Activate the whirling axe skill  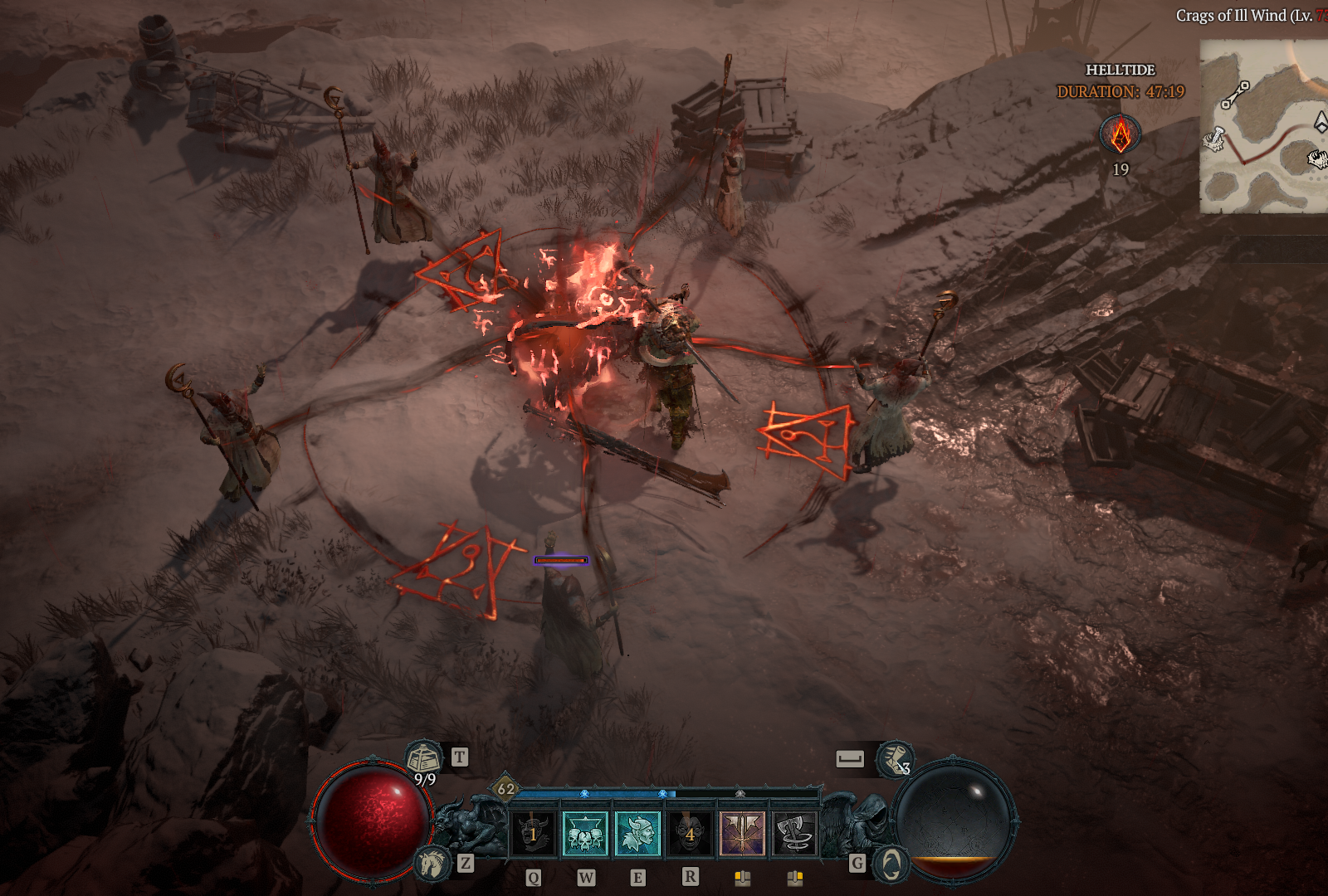tap(795, 833)
